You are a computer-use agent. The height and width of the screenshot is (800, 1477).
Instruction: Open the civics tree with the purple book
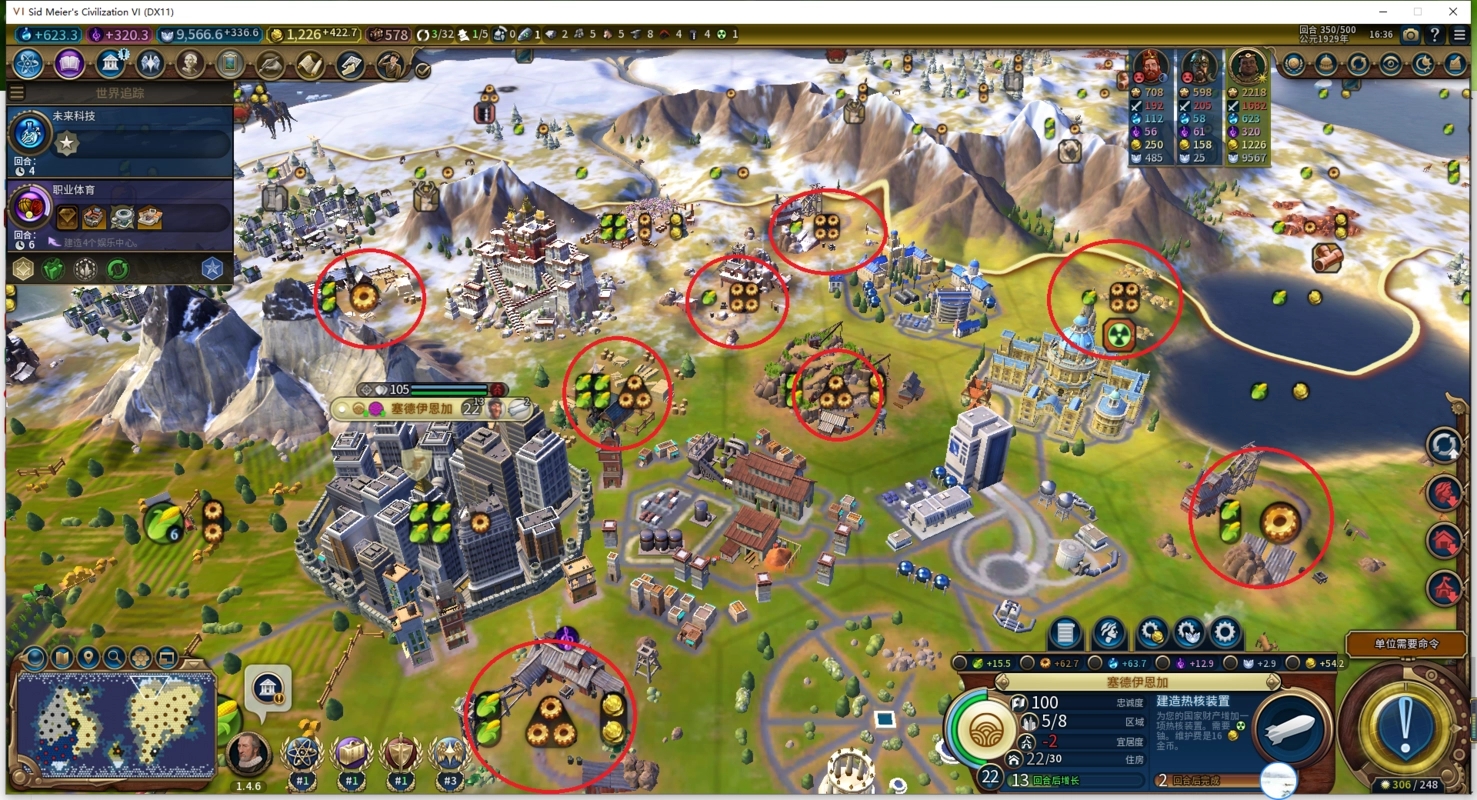[69, 65]
